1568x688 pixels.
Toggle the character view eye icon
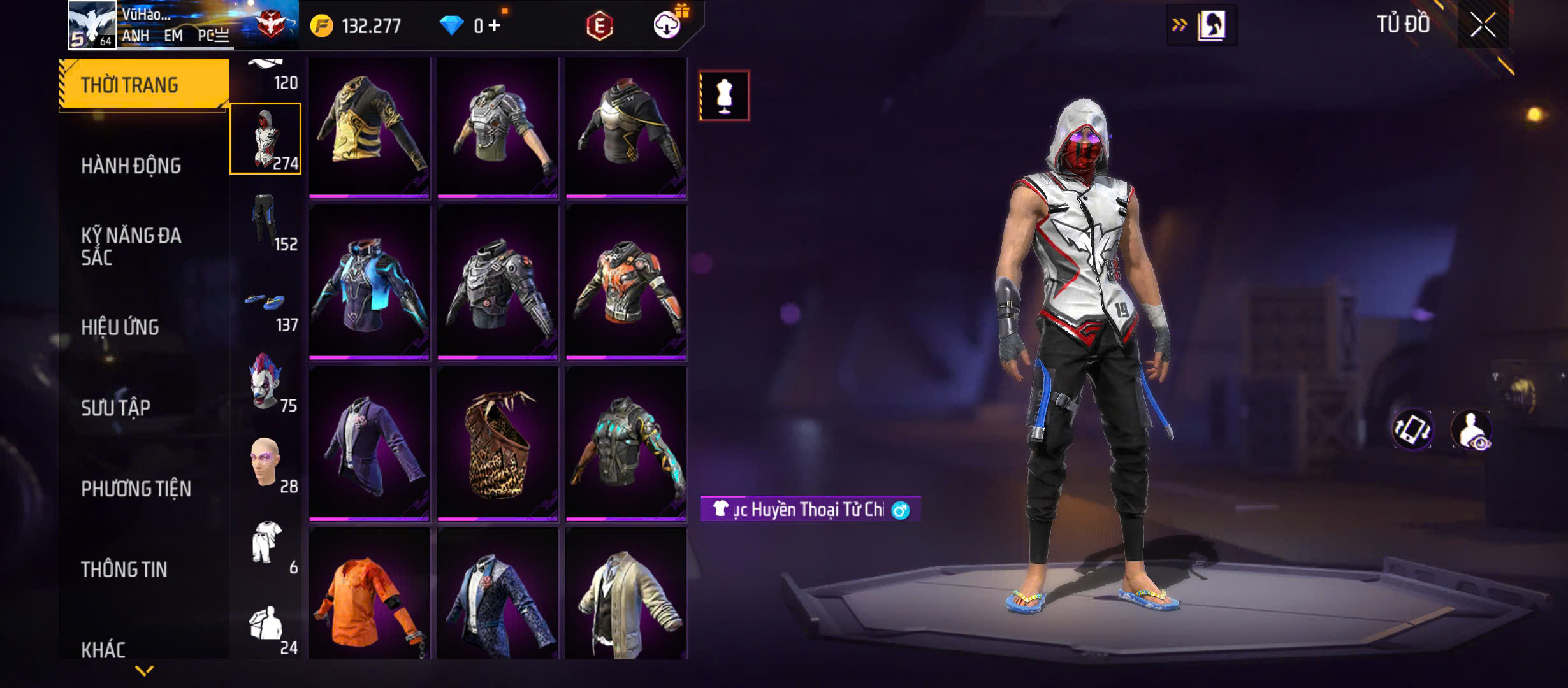tap(1471, 429)
